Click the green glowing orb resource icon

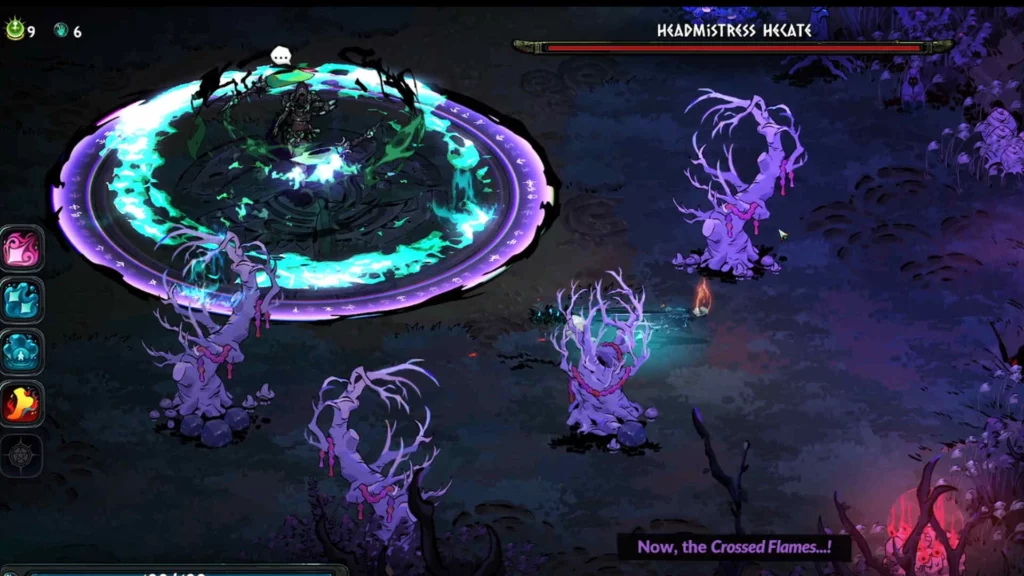15,30
